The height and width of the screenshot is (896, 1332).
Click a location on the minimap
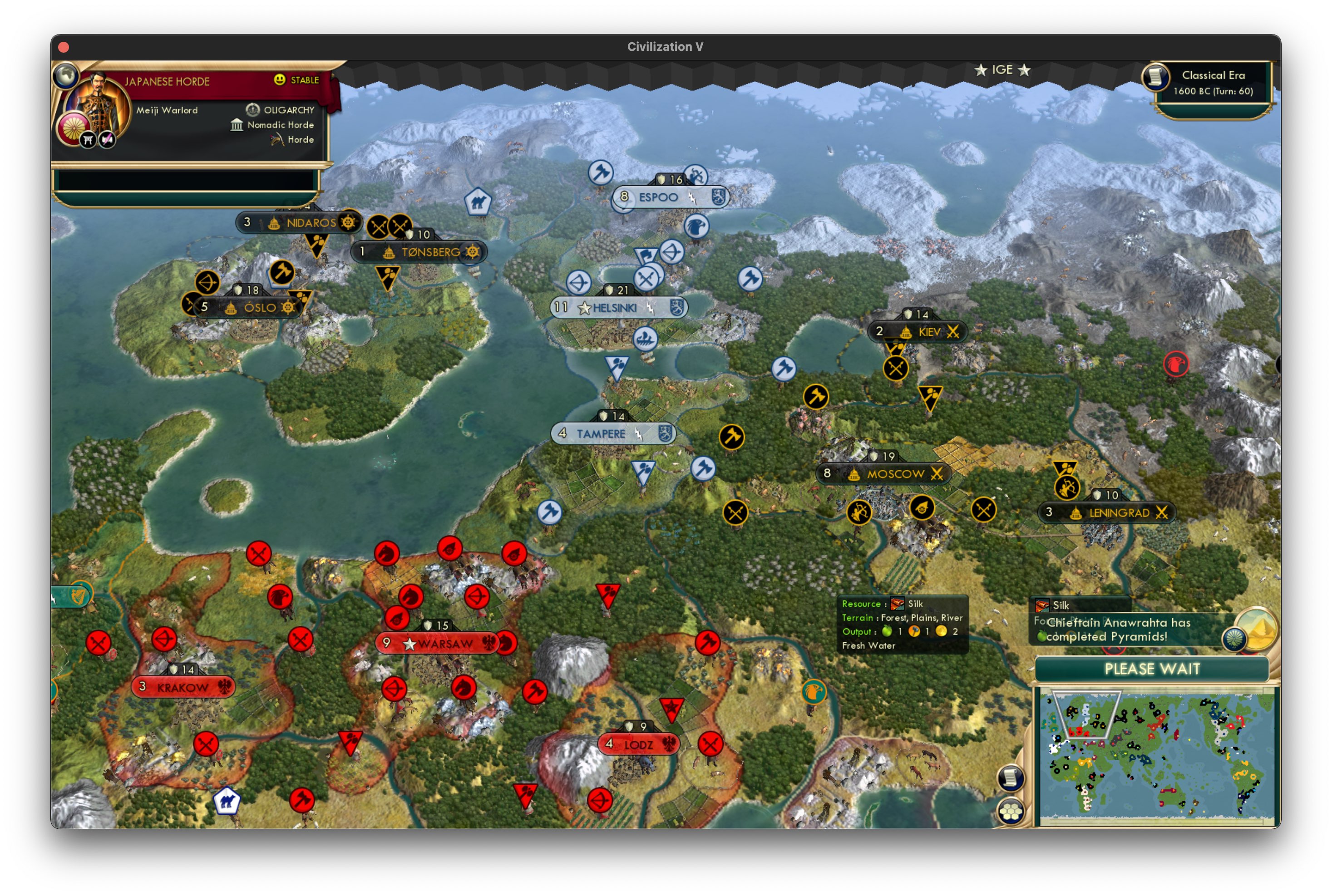[x=1154, y=754]
